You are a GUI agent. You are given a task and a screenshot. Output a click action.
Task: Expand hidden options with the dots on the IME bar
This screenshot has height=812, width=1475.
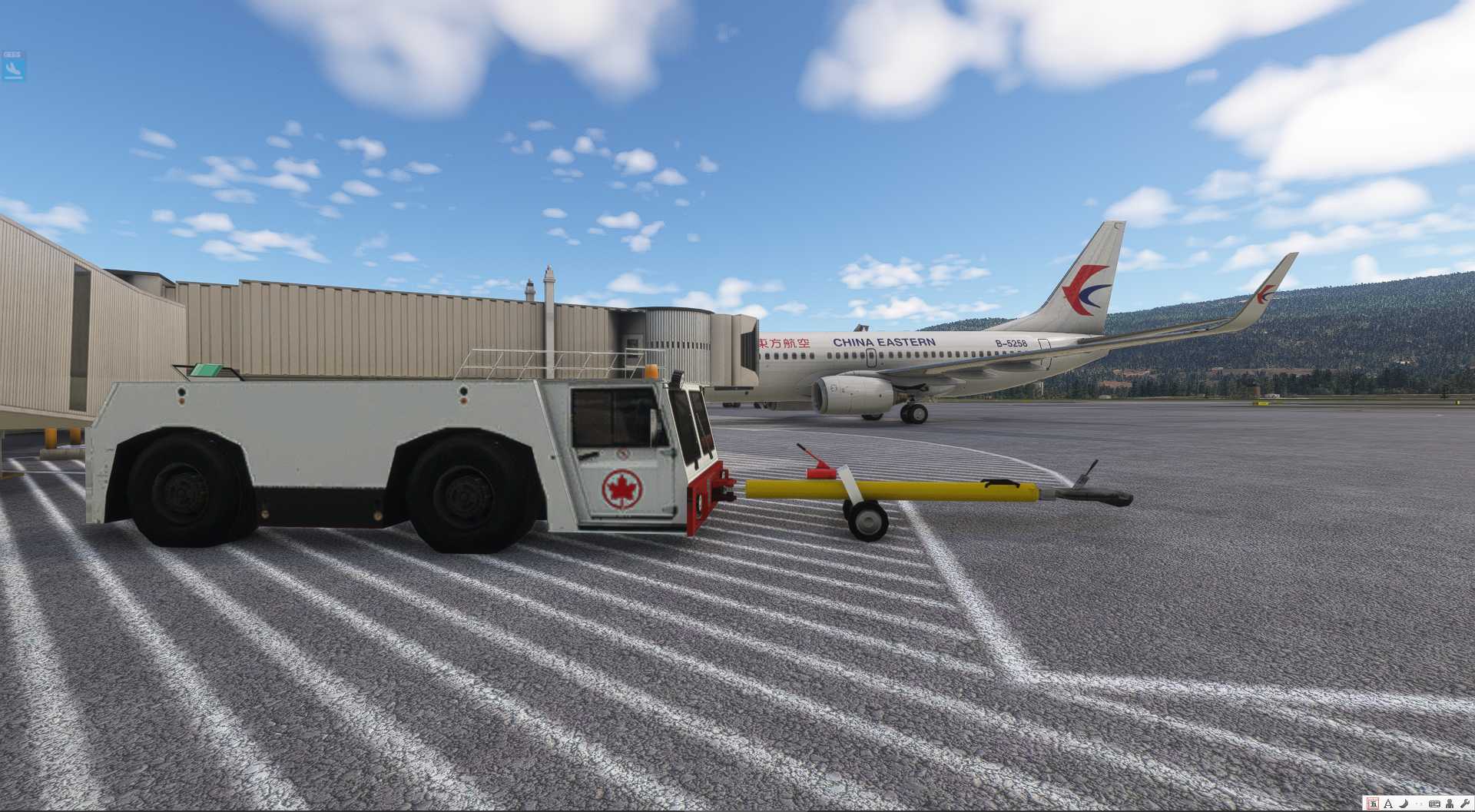[1419, 803]
